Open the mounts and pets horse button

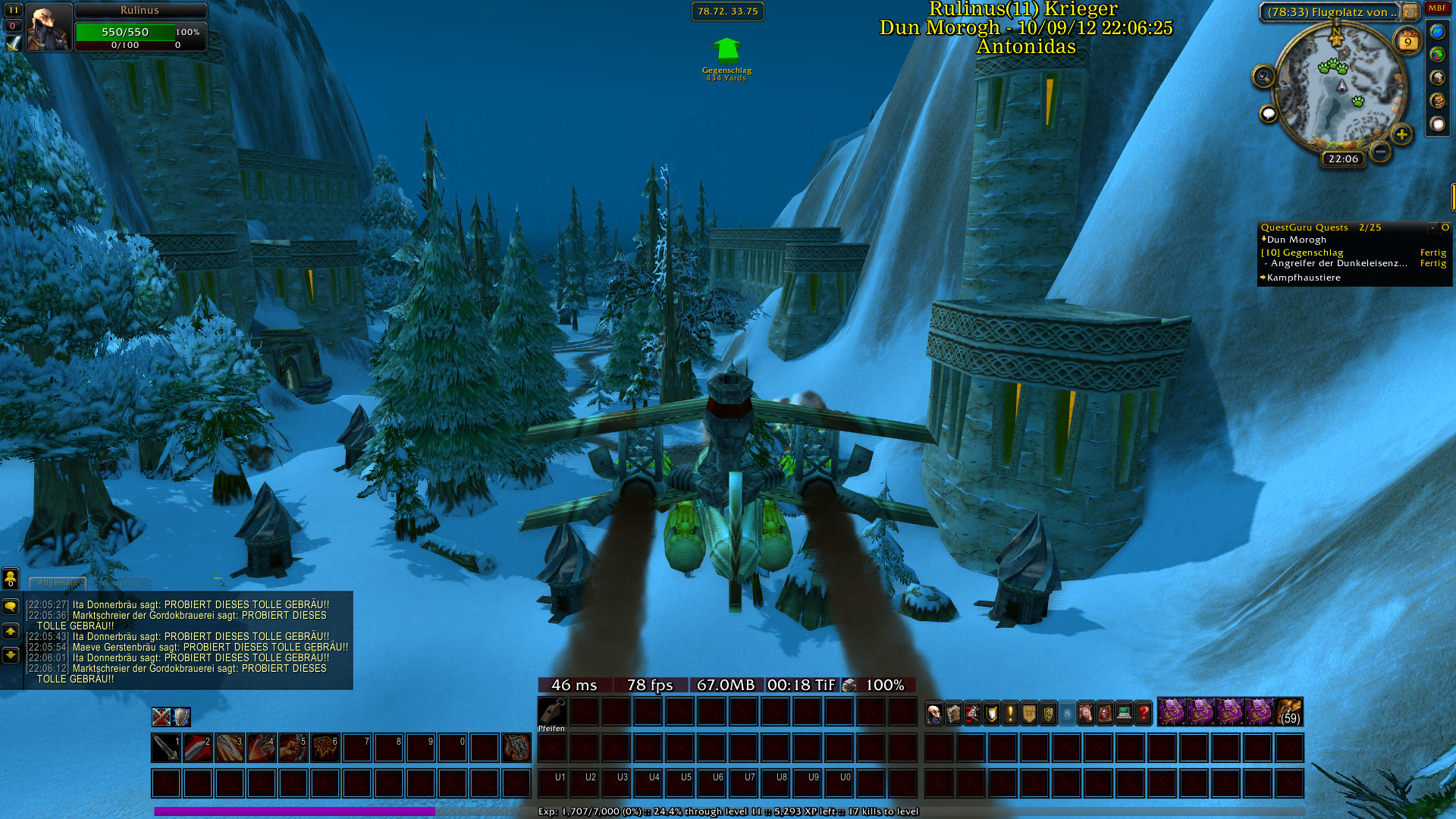1086,713
